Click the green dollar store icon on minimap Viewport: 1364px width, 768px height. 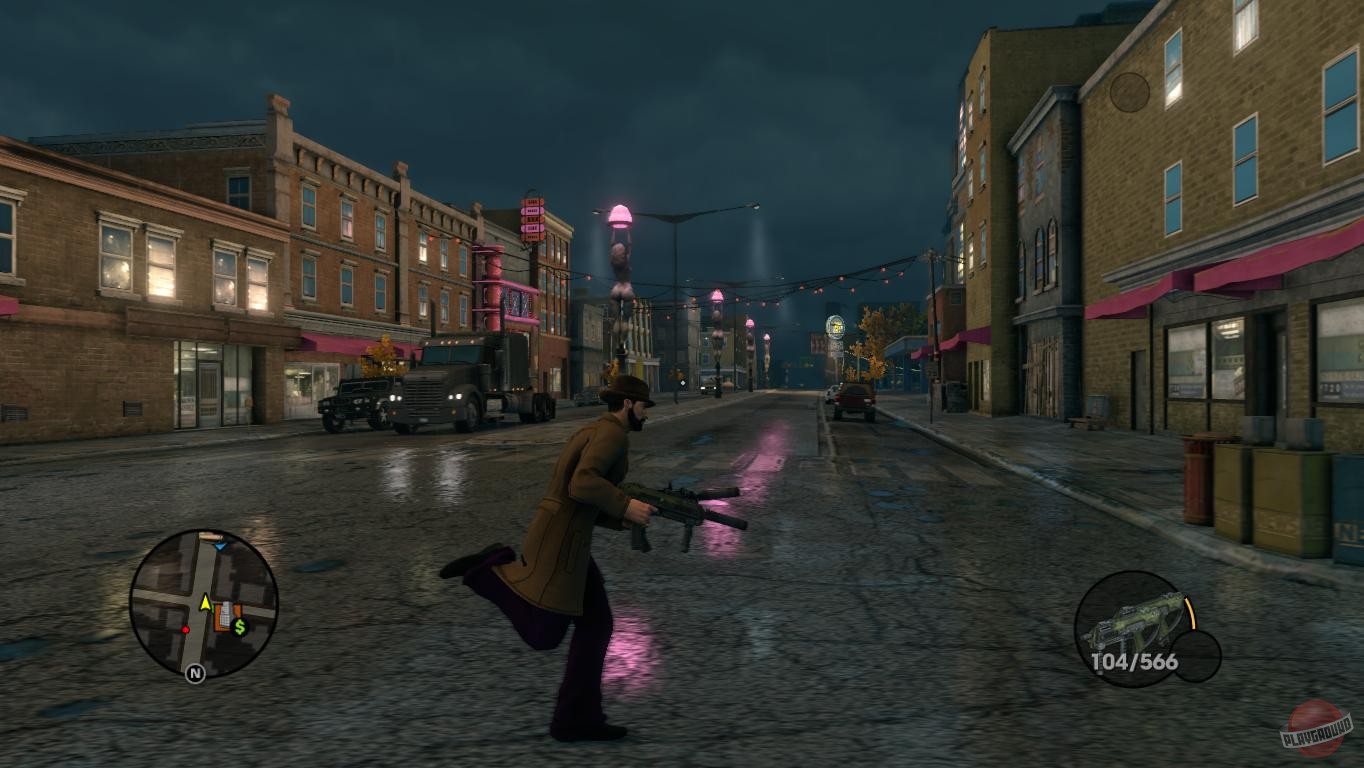tap(240, 627)
